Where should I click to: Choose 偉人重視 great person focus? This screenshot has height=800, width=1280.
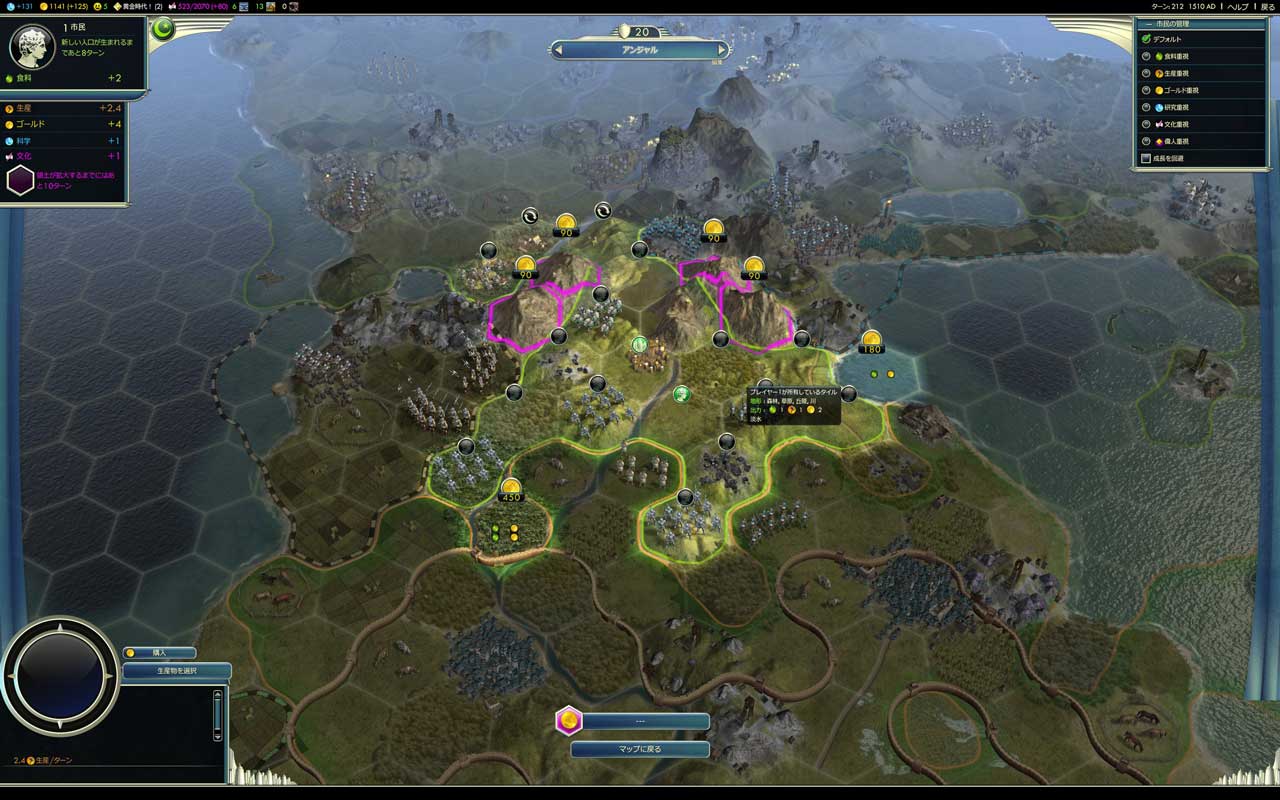click(x=1147, y=141)
